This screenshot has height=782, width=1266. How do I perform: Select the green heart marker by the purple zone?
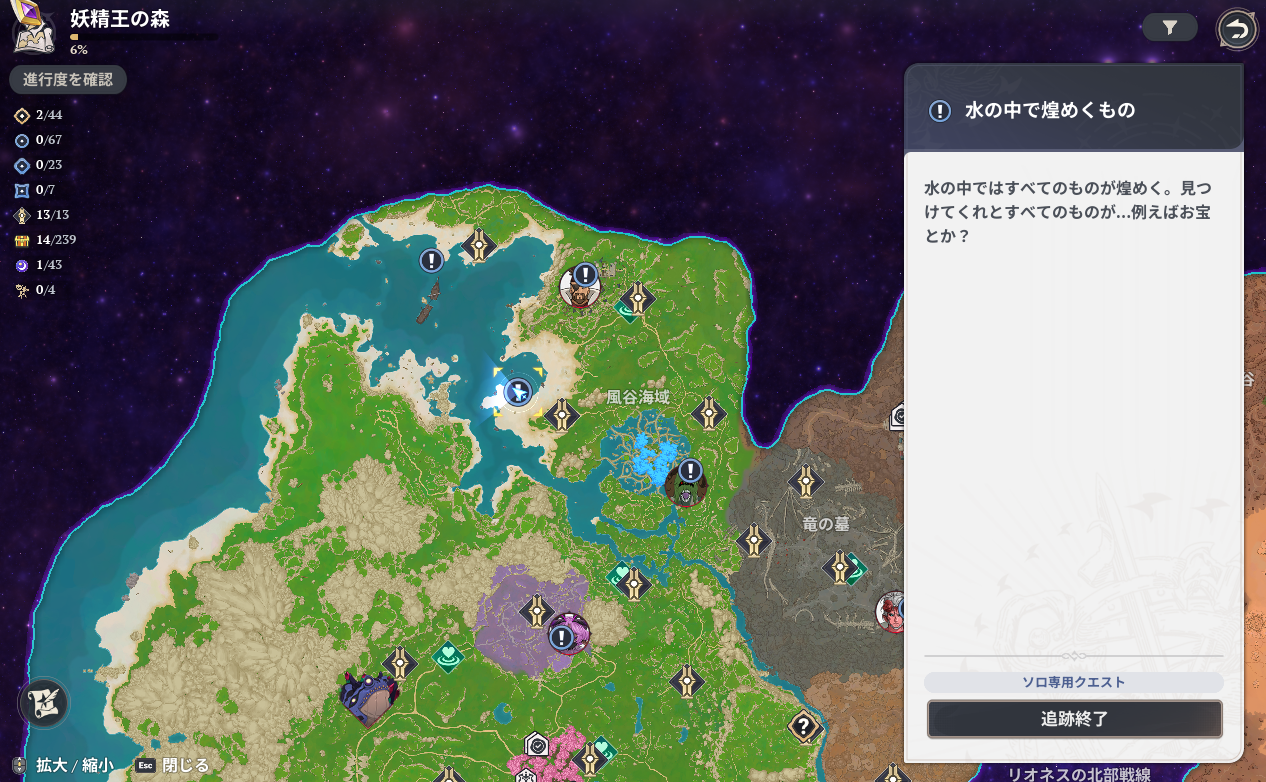(449, 656)
